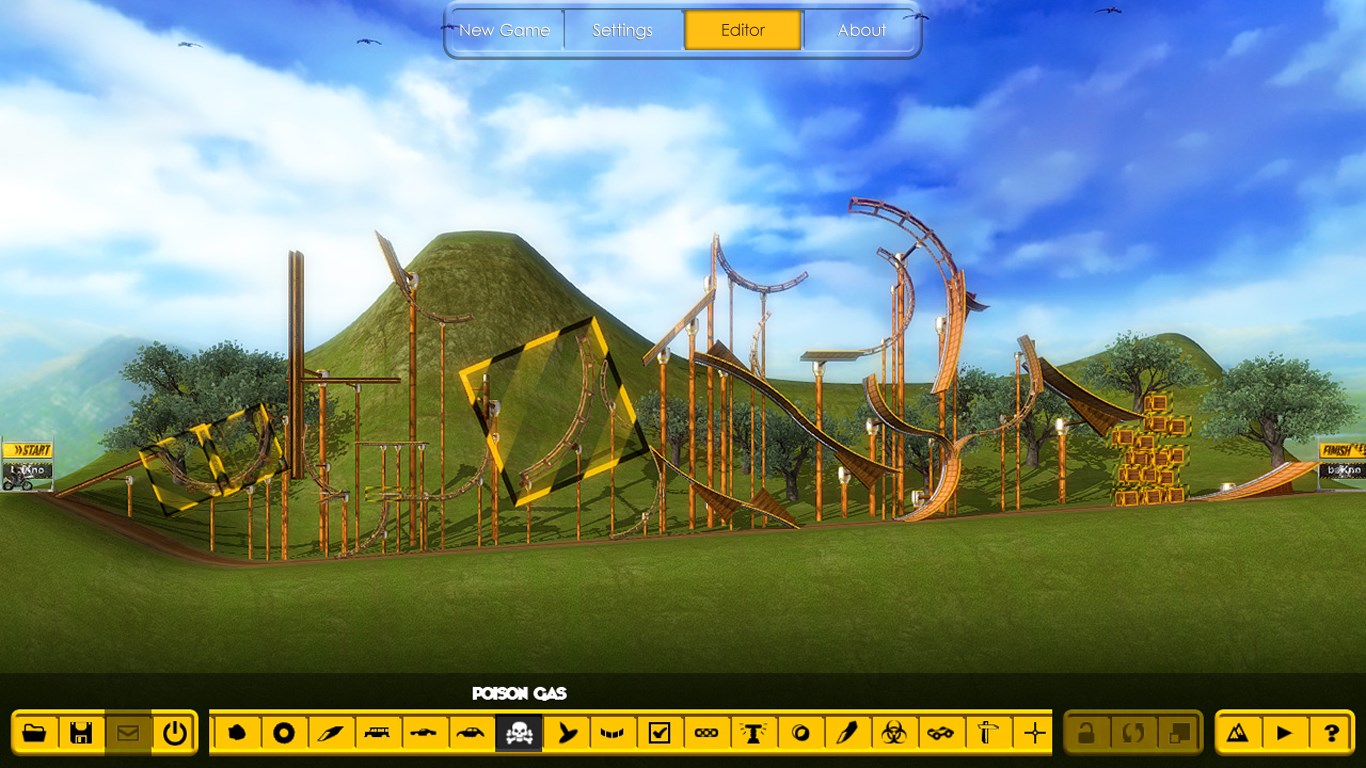Screen dimensions: 1366x768
Task: Click the power button icon
Action: tap(175, 733)
